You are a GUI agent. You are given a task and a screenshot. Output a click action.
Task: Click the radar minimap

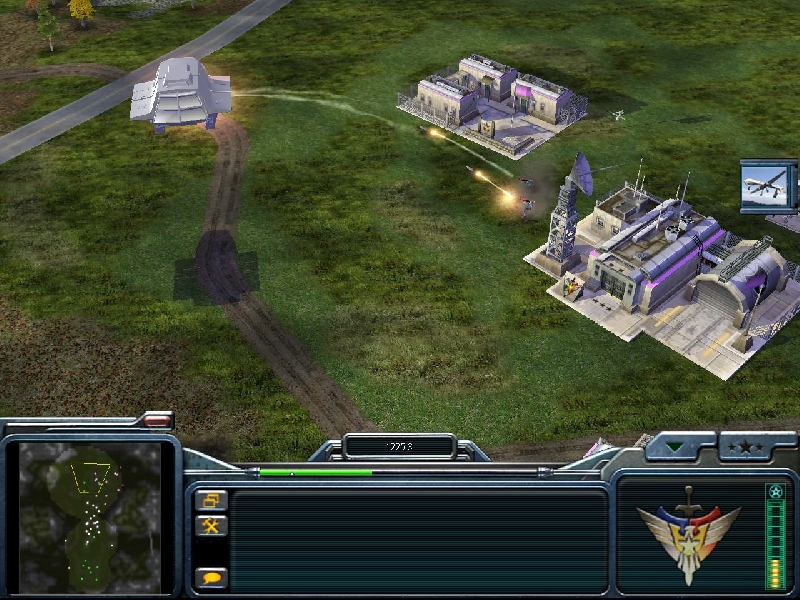[x=90, y=516]
